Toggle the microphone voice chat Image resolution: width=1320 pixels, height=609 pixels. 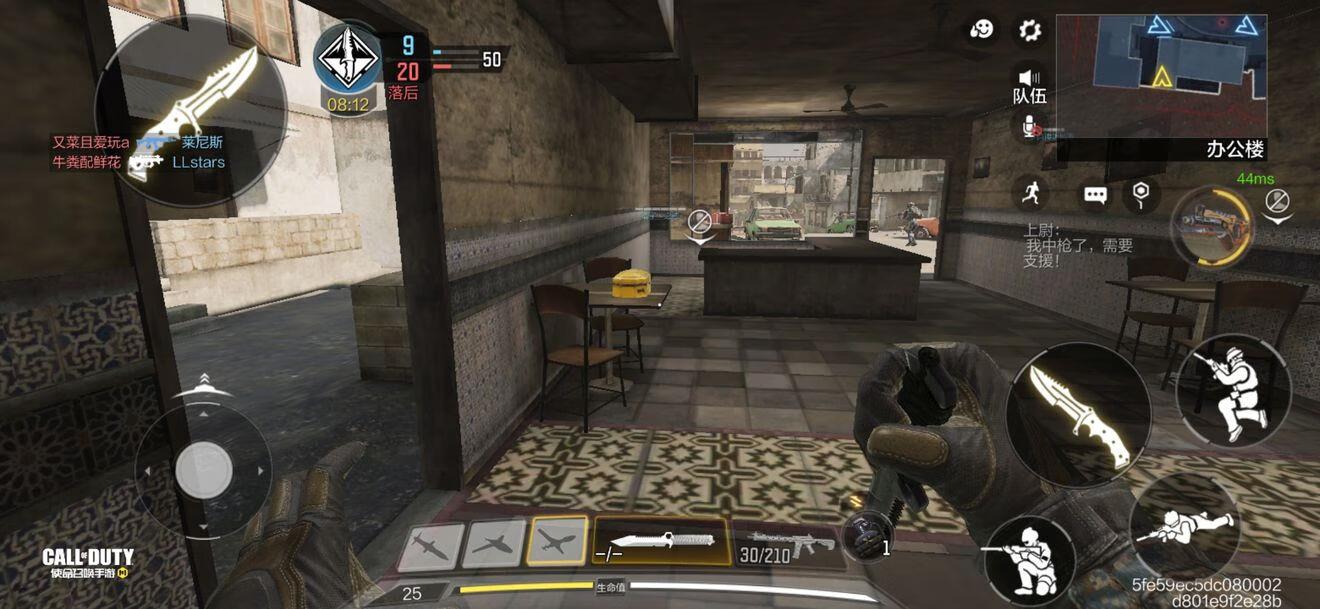pyautogui.click(x=1030, y=126)
